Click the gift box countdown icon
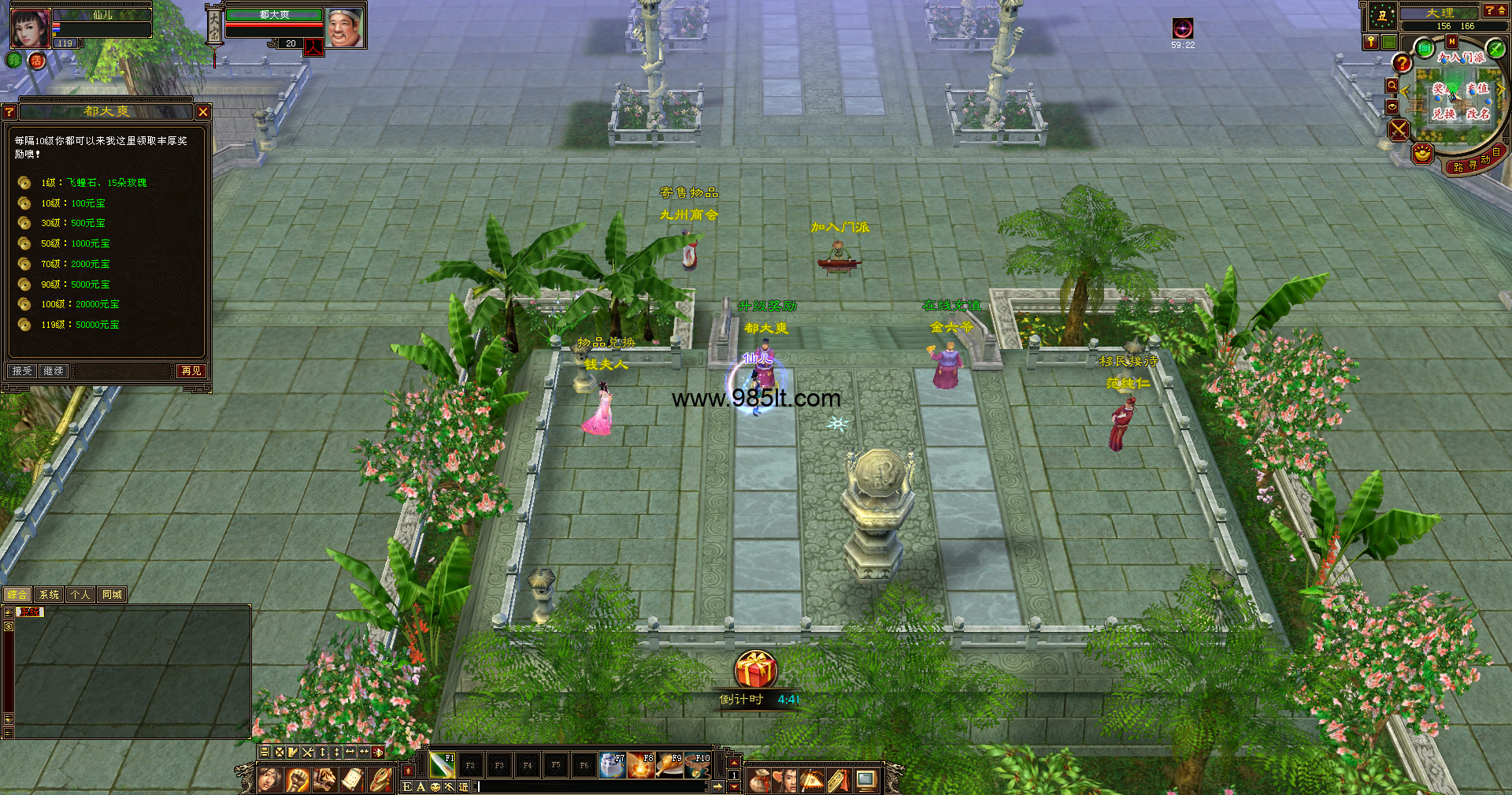Screen dimensions: 1512x795 click(x=756, y=671)
